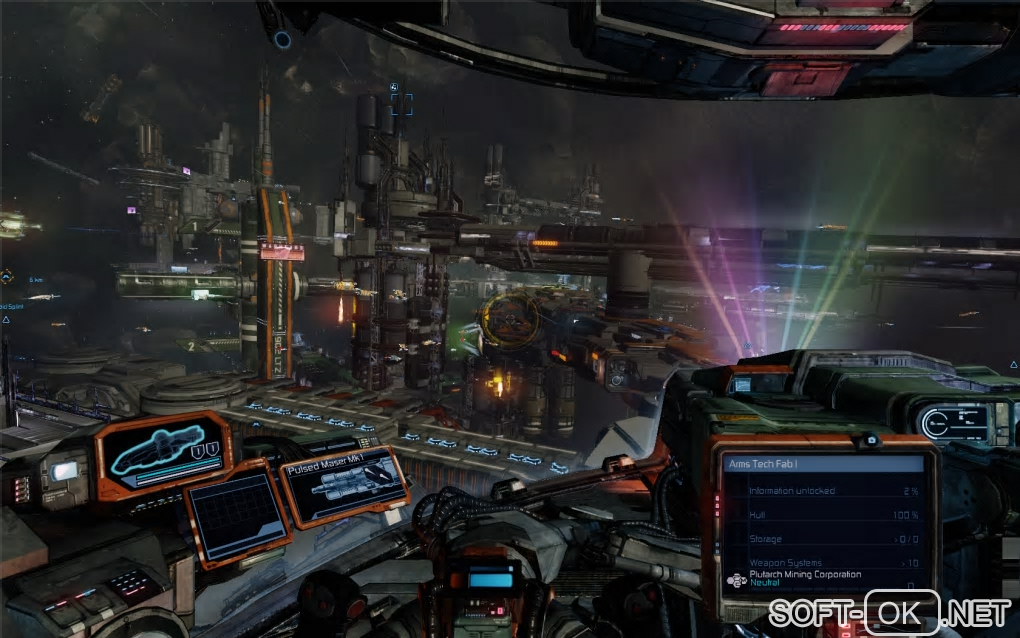Select the blue bracket target marker
1020x638 pixels.
click(x=401, y=102)
